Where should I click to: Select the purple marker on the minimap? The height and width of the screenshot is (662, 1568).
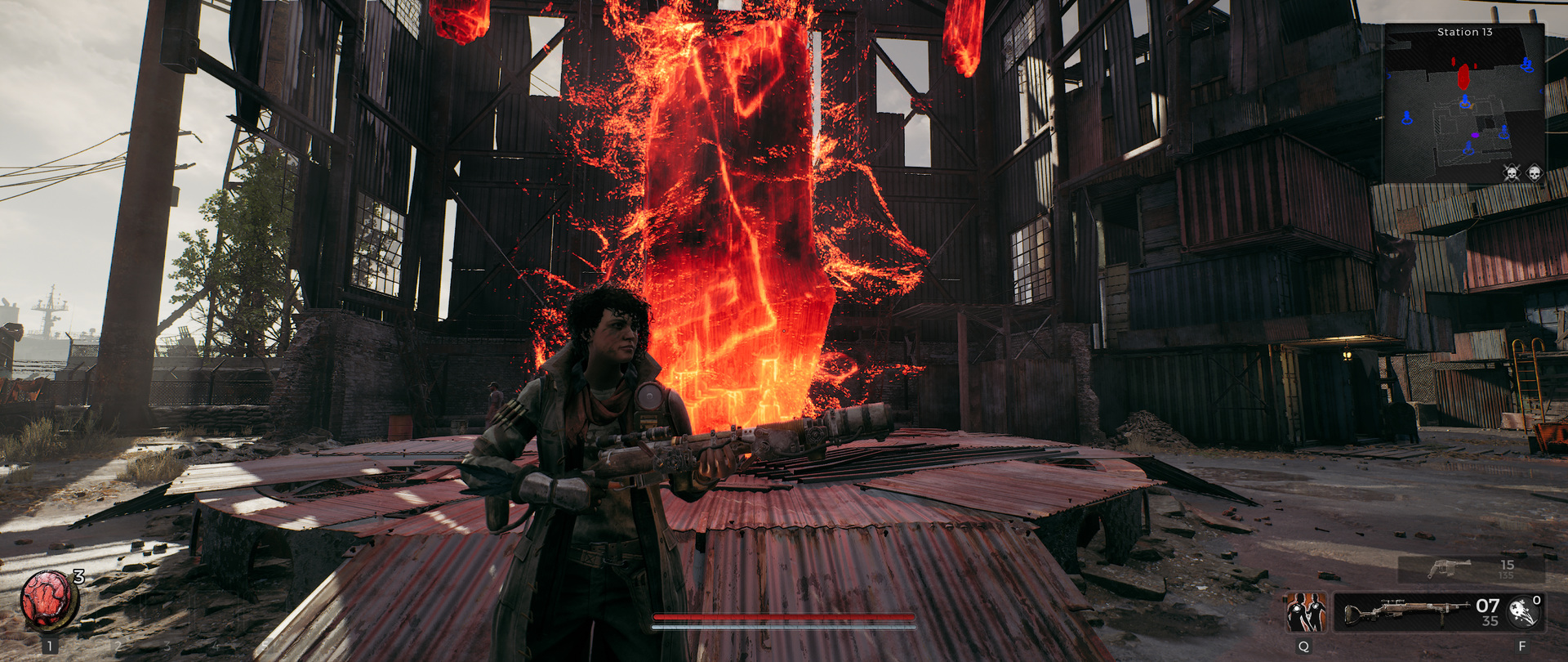[1475, 135]
